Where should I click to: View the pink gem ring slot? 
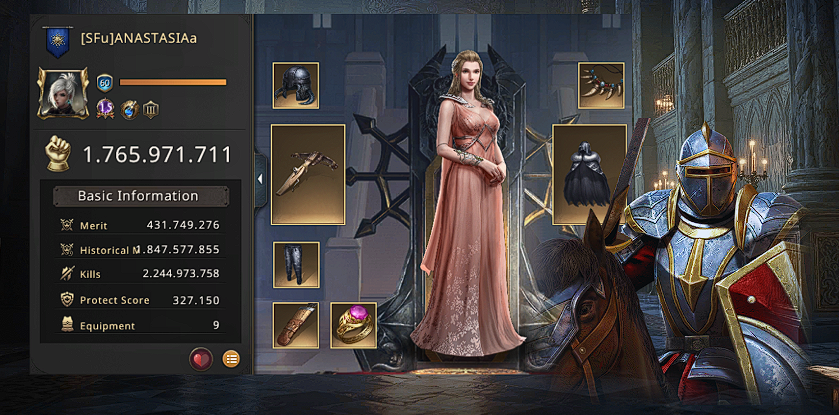click(353, 325)
